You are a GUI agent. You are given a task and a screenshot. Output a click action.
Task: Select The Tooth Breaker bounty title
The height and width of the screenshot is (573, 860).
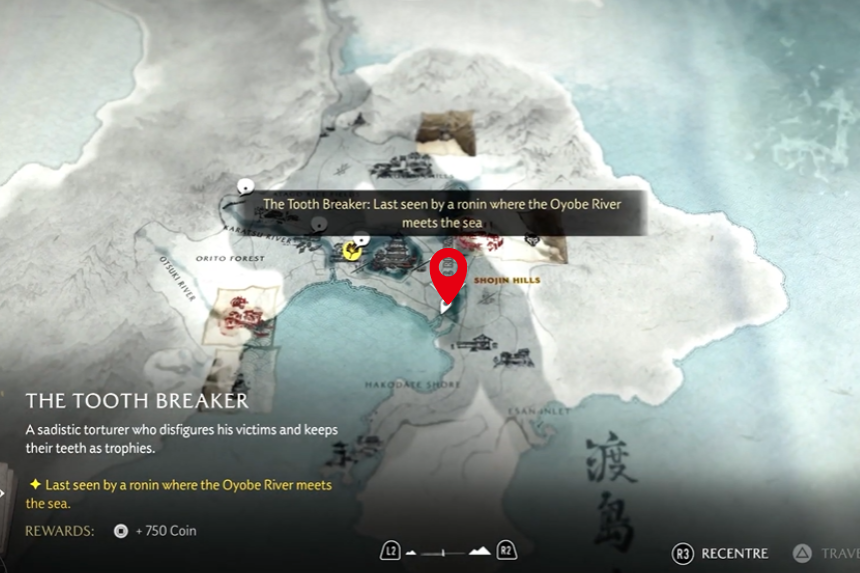point(137,401)
